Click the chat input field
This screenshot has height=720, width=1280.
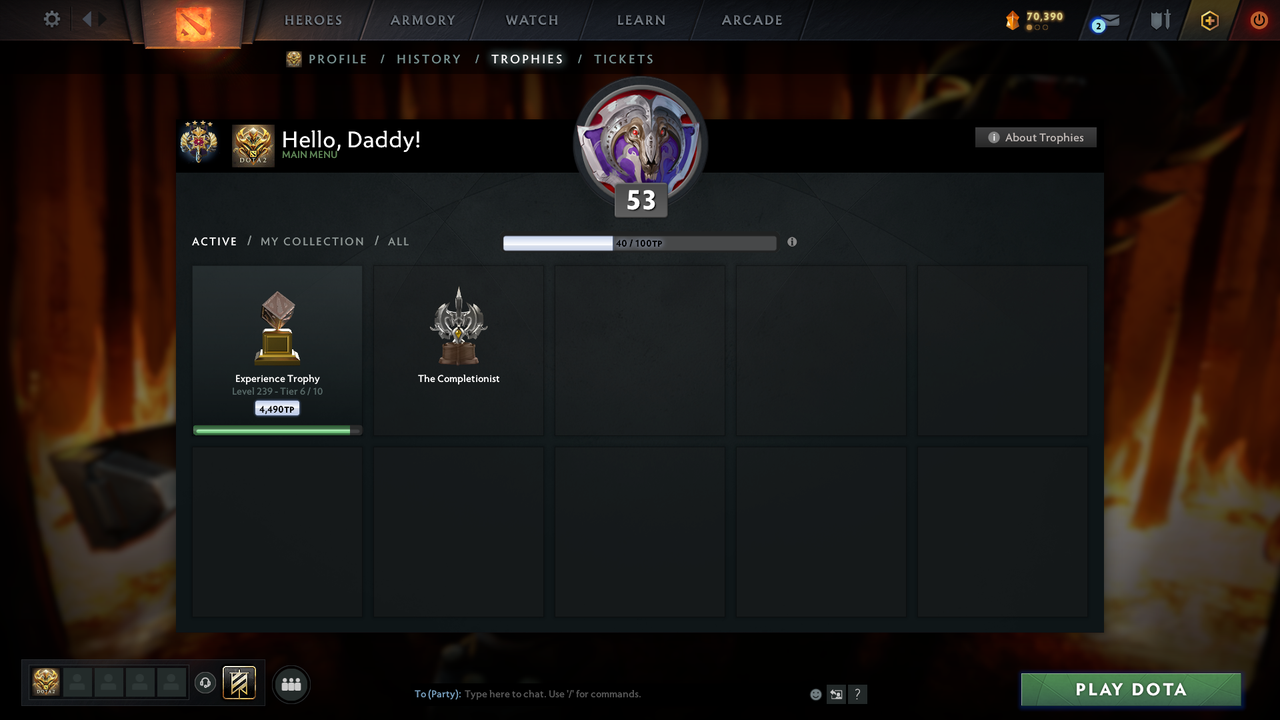[x=600, y=693]
